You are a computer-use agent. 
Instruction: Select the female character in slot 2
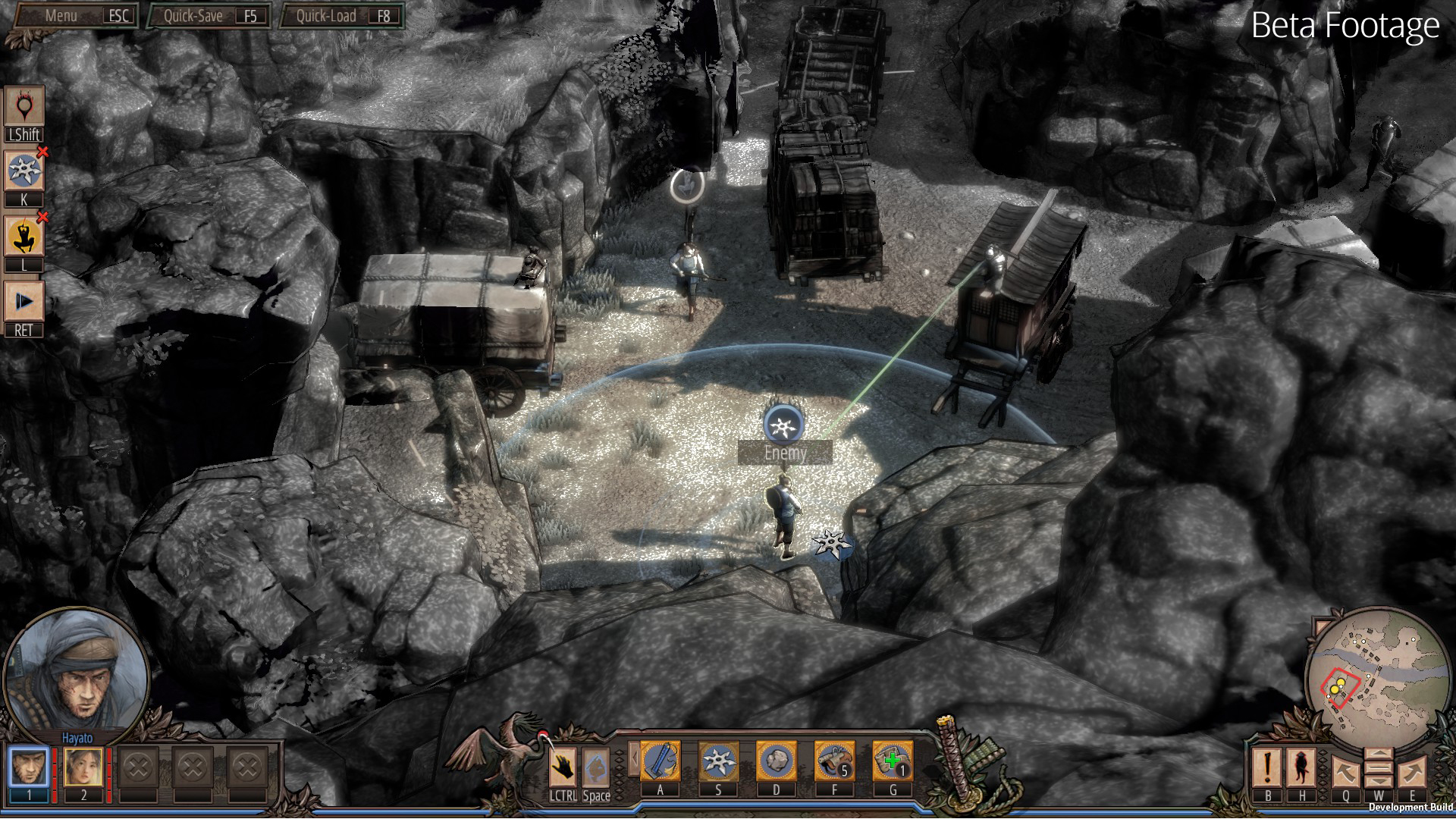click(x=83, y=767)
